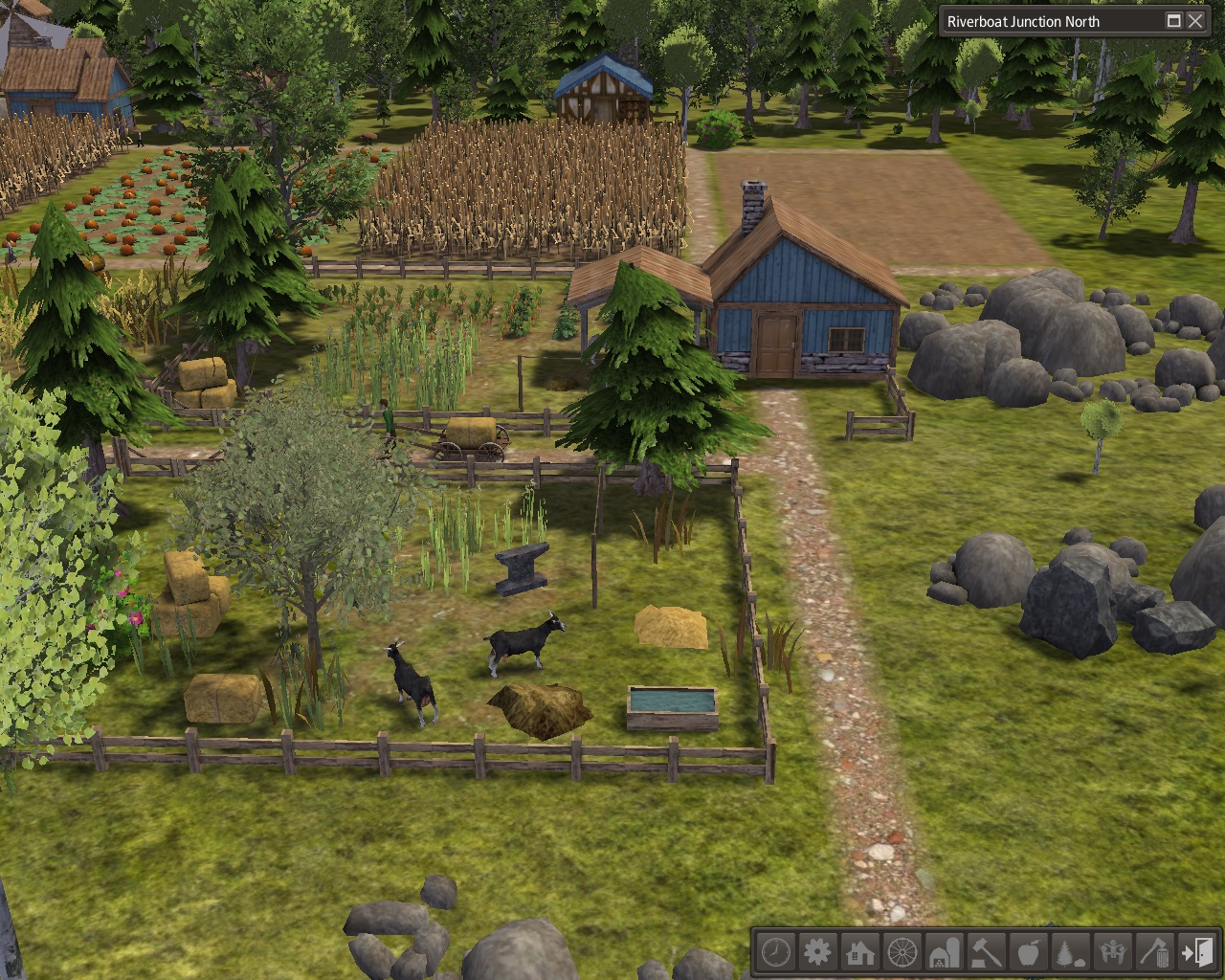
Task: Open the clock game speed tools
Action: (775, 952)
